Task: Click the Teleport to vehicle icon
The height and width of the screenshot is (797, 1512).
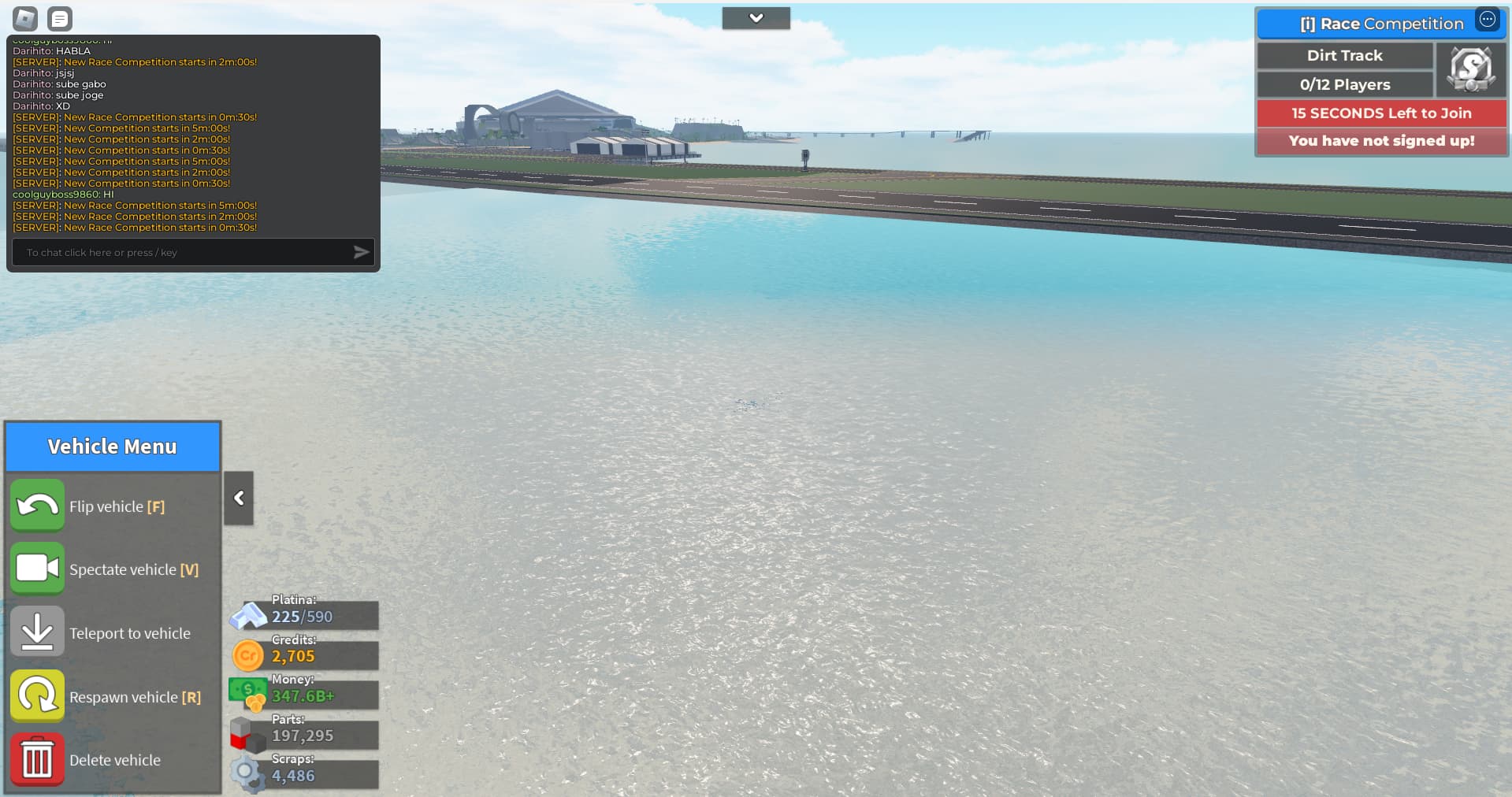Action: (x=36, y=631)
